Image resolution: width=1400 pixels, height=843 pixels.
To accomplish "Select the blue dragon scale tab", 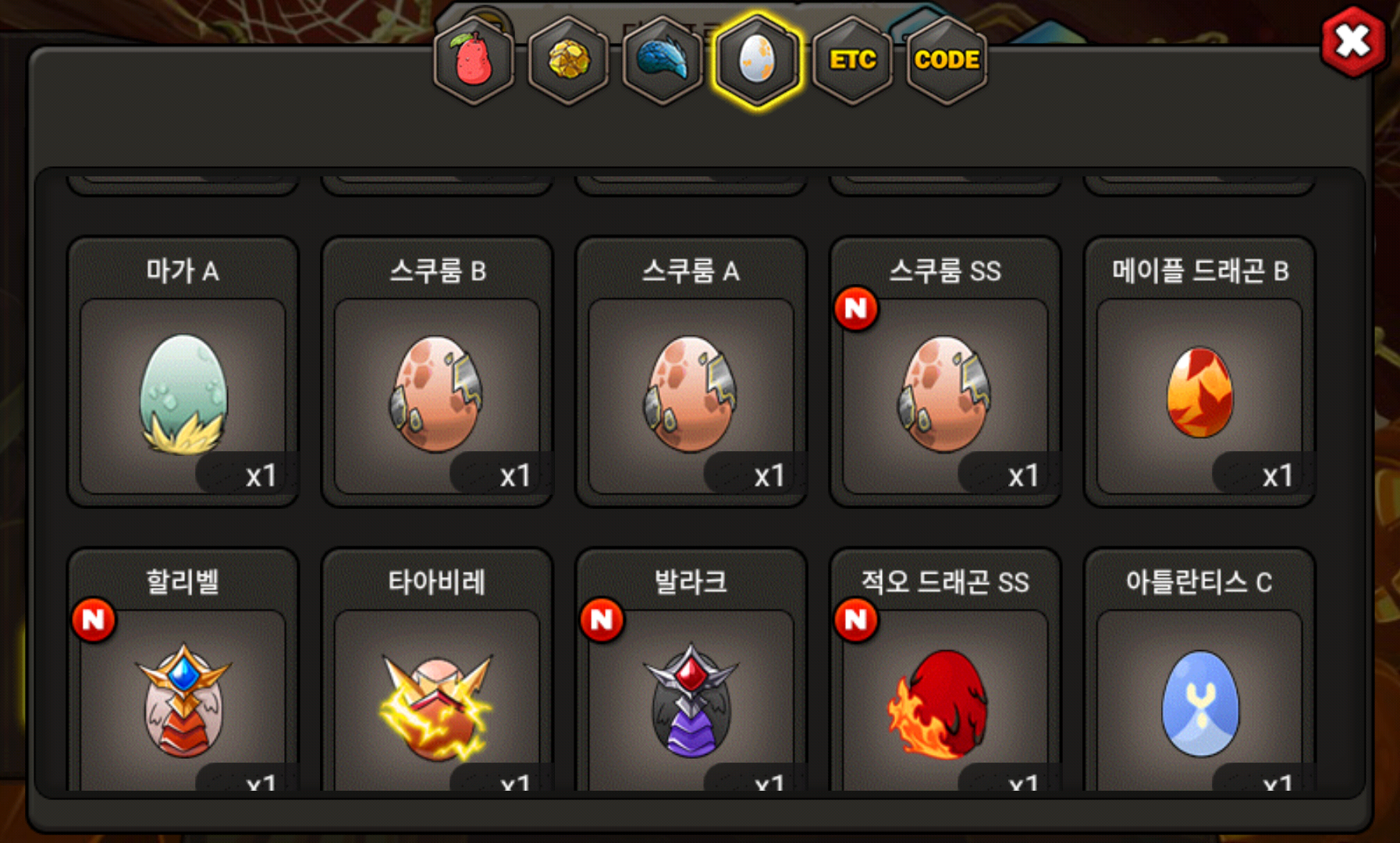I will [663, 60].
